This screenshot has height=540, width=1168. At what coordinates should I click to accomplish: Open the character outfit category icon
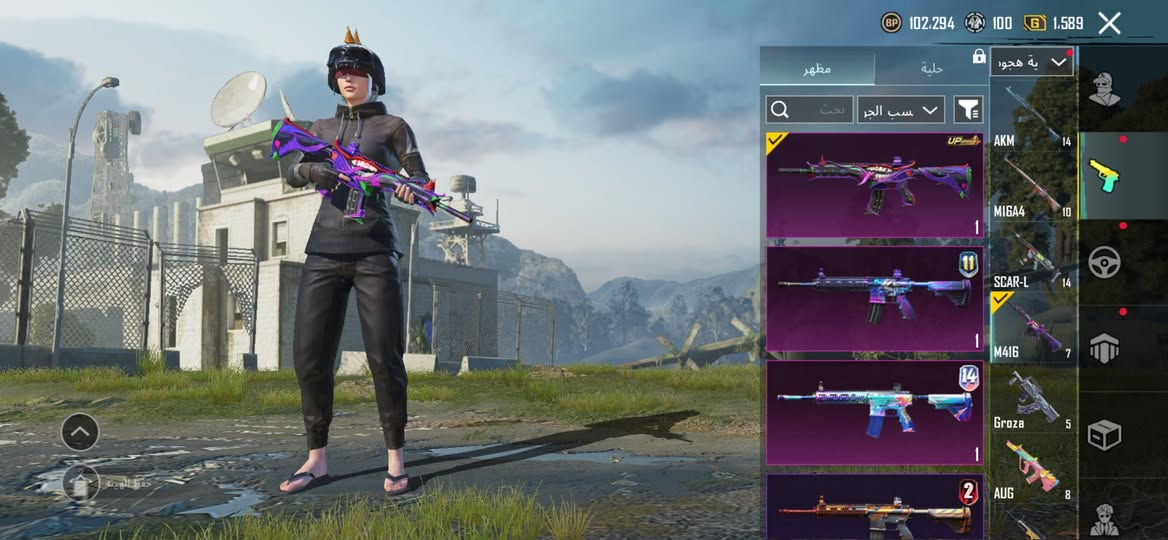(x=1105, y=89)
